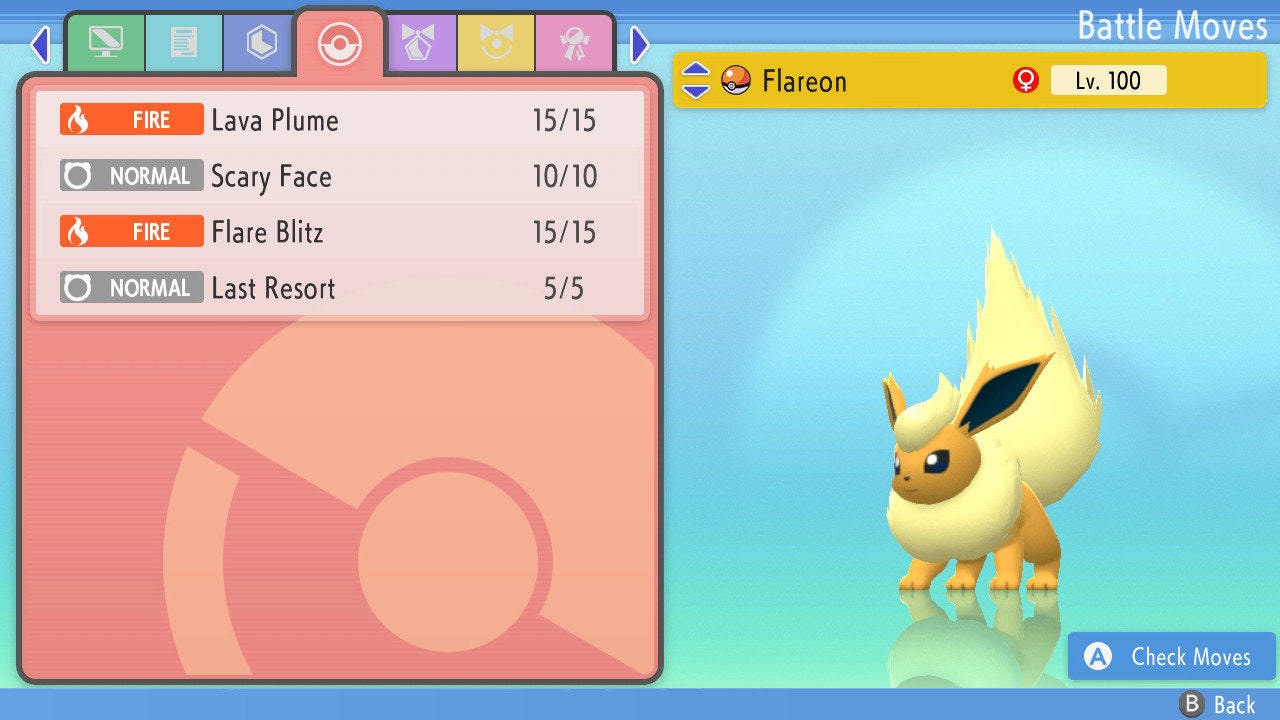Click the right arrow beside the tabs
The width and height of the screenshot is (1280, 720).
(x=640, y=45)
